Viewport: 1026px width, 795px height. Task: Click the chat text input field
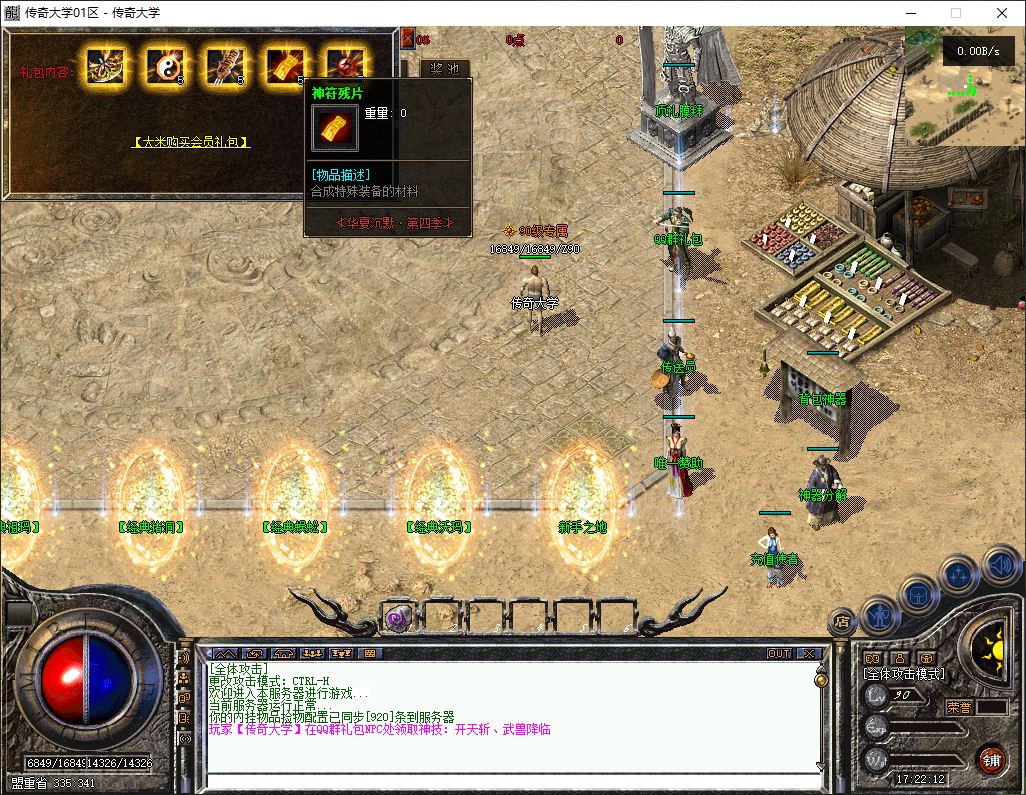[x=510, y=780]
